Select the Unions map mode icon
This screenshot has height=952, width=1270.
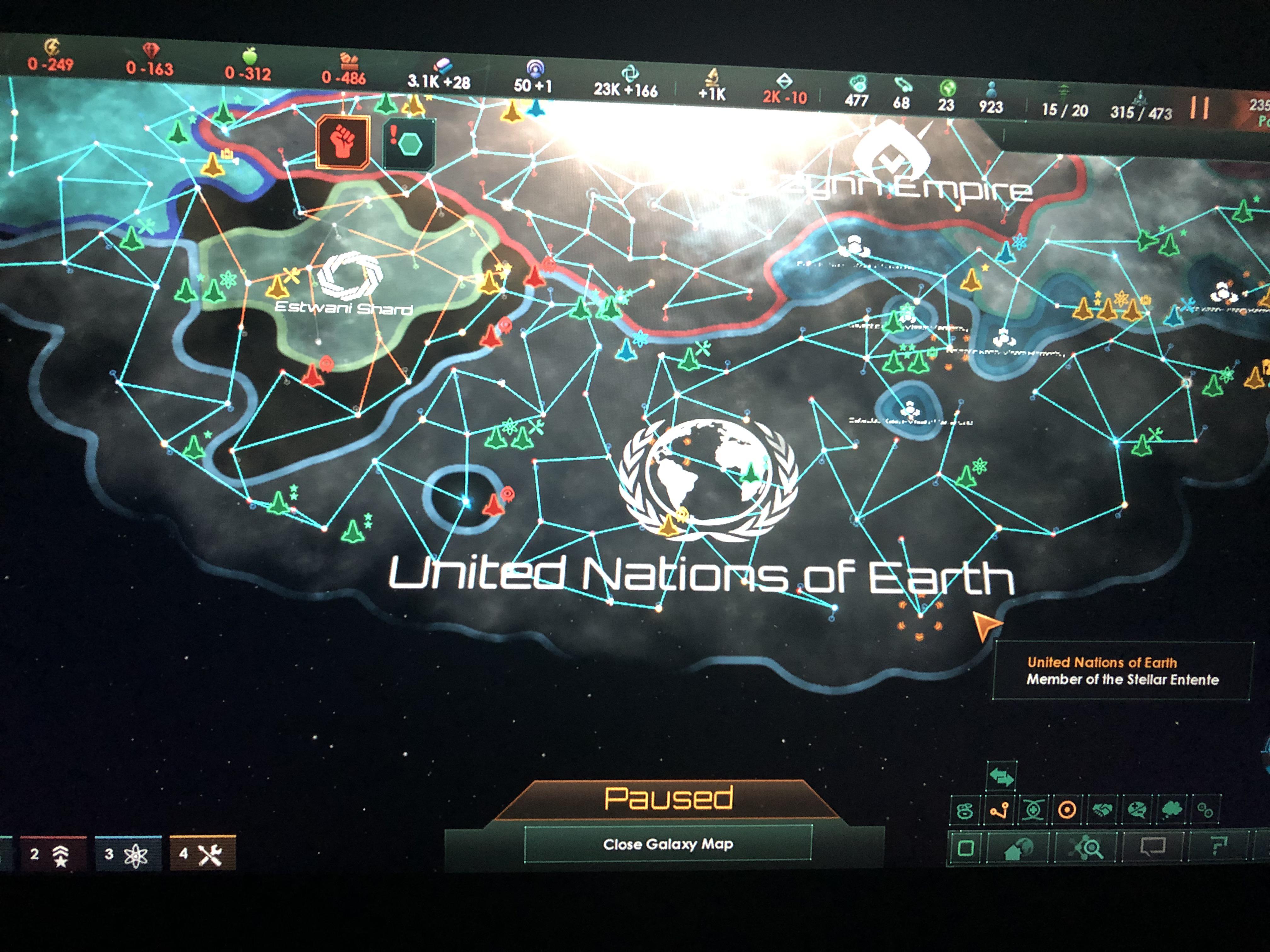point(1033,810)
